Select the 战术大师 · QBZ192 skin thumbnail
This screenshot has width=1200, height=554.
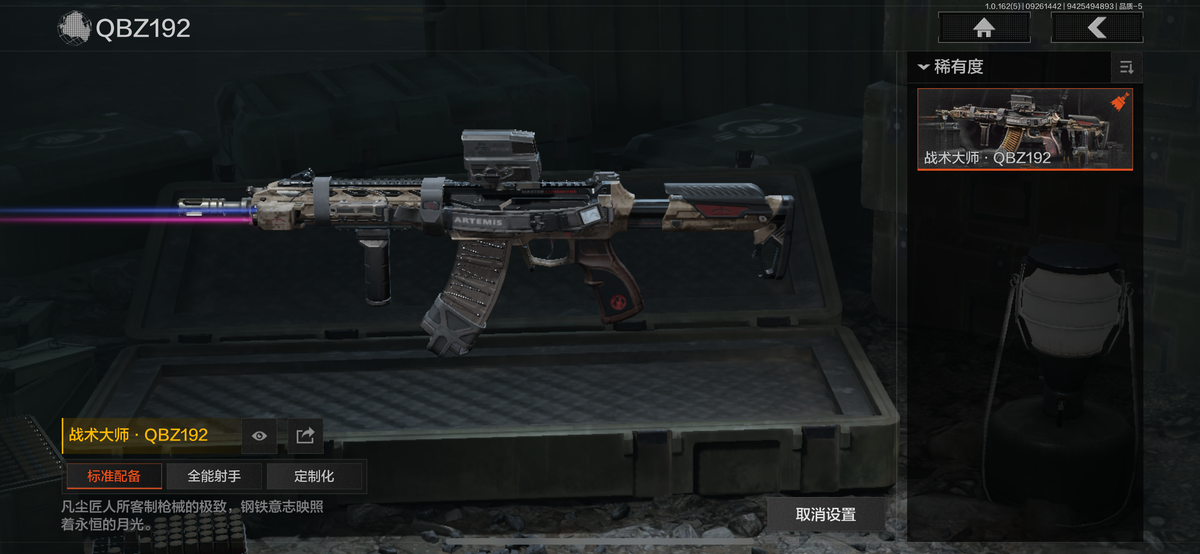point(1025,129)
